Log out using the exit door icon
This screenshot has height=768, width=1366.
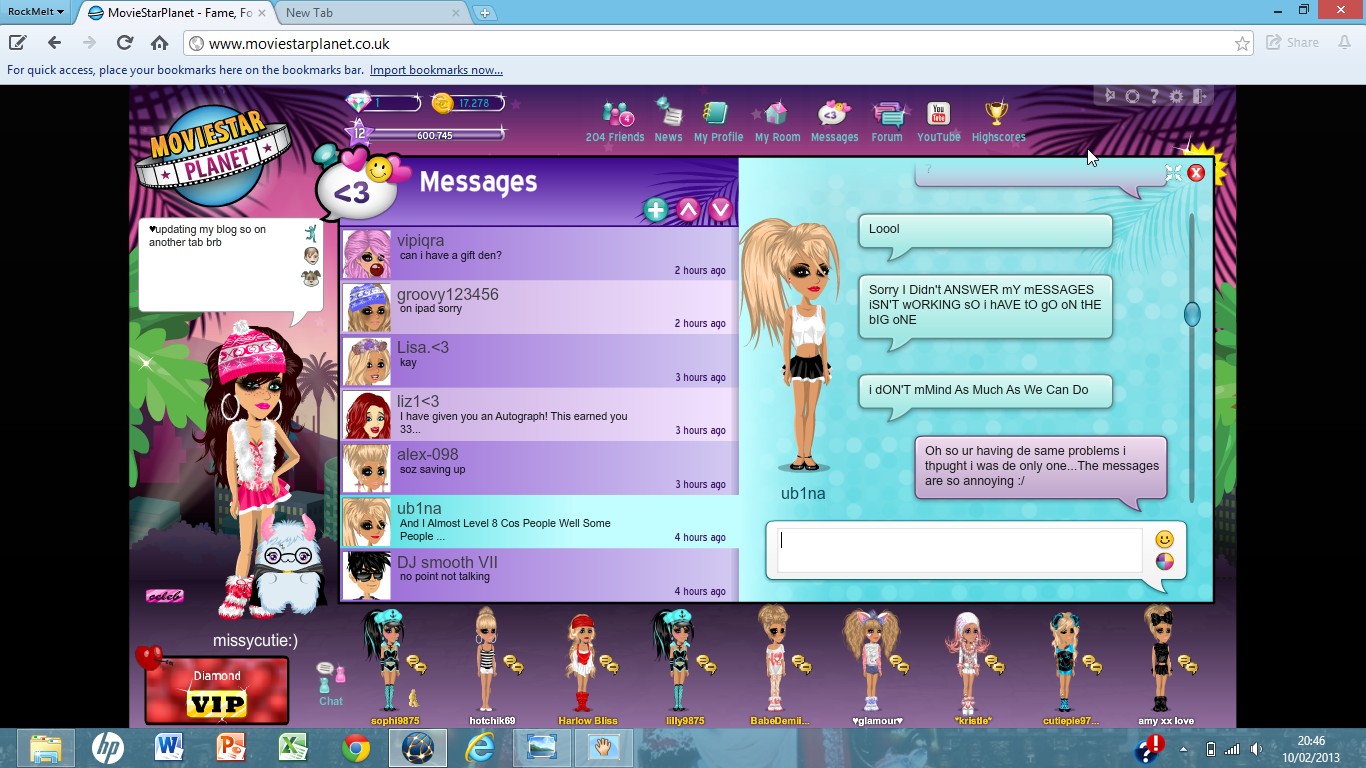tap(1198, 96)
